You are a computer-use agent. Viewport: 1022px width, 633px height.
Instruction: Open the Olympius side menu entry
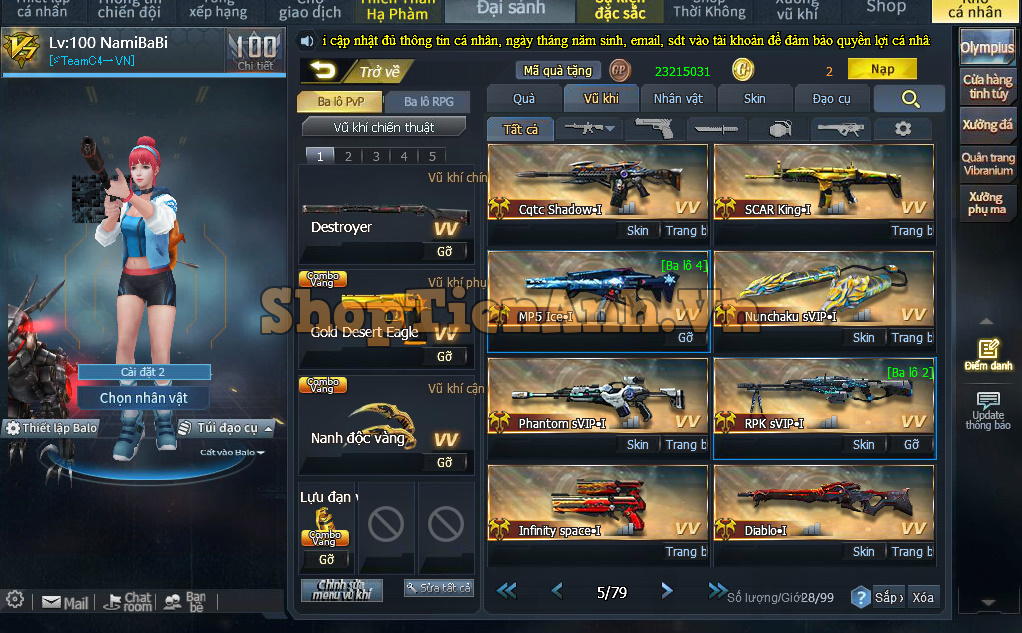pos(986,48)
